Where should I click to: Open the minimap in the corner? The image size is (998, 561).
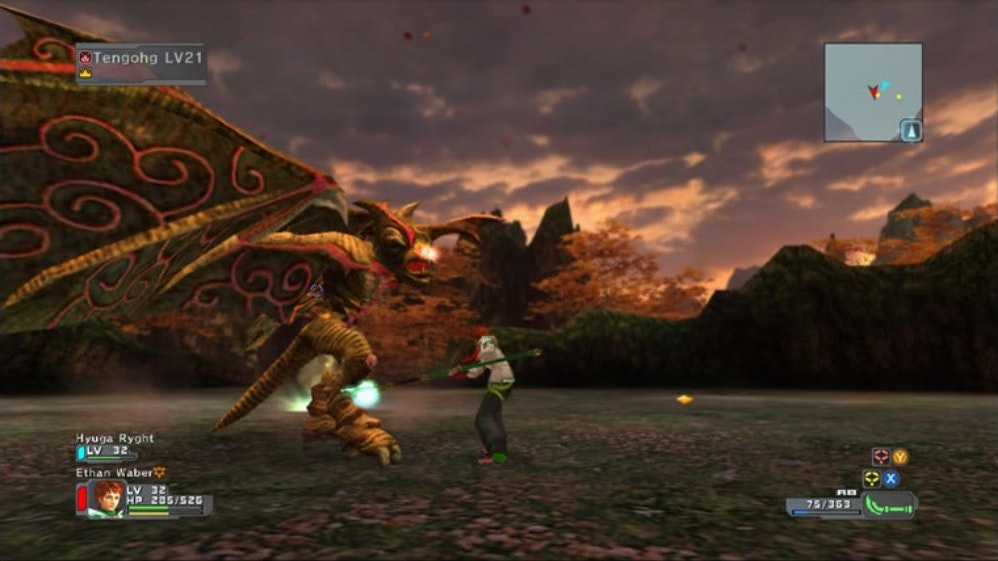871,91
